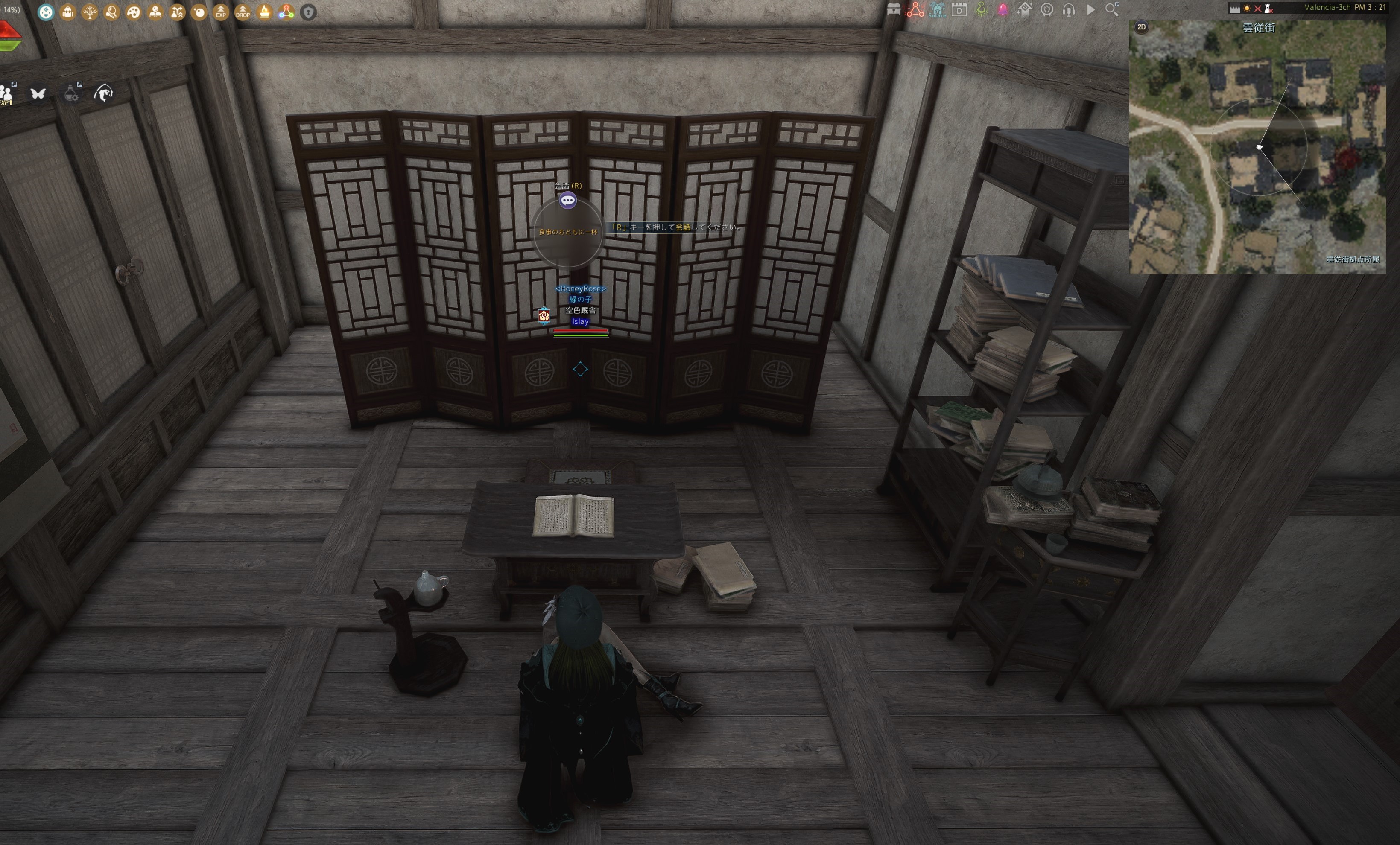Viewport: 1400px width, 845px height.
Task: Click the painter's palette icon
Action: 134,12
